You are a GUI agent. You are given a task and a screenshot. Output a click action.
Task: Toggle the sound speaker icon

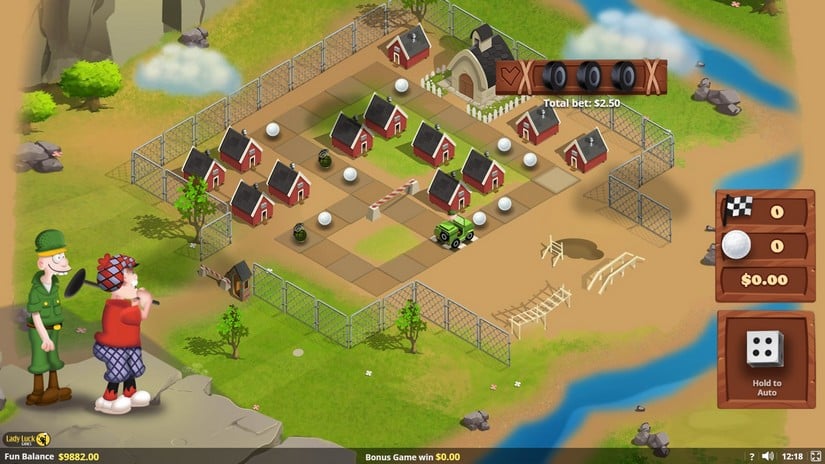[x=767, y=456]
